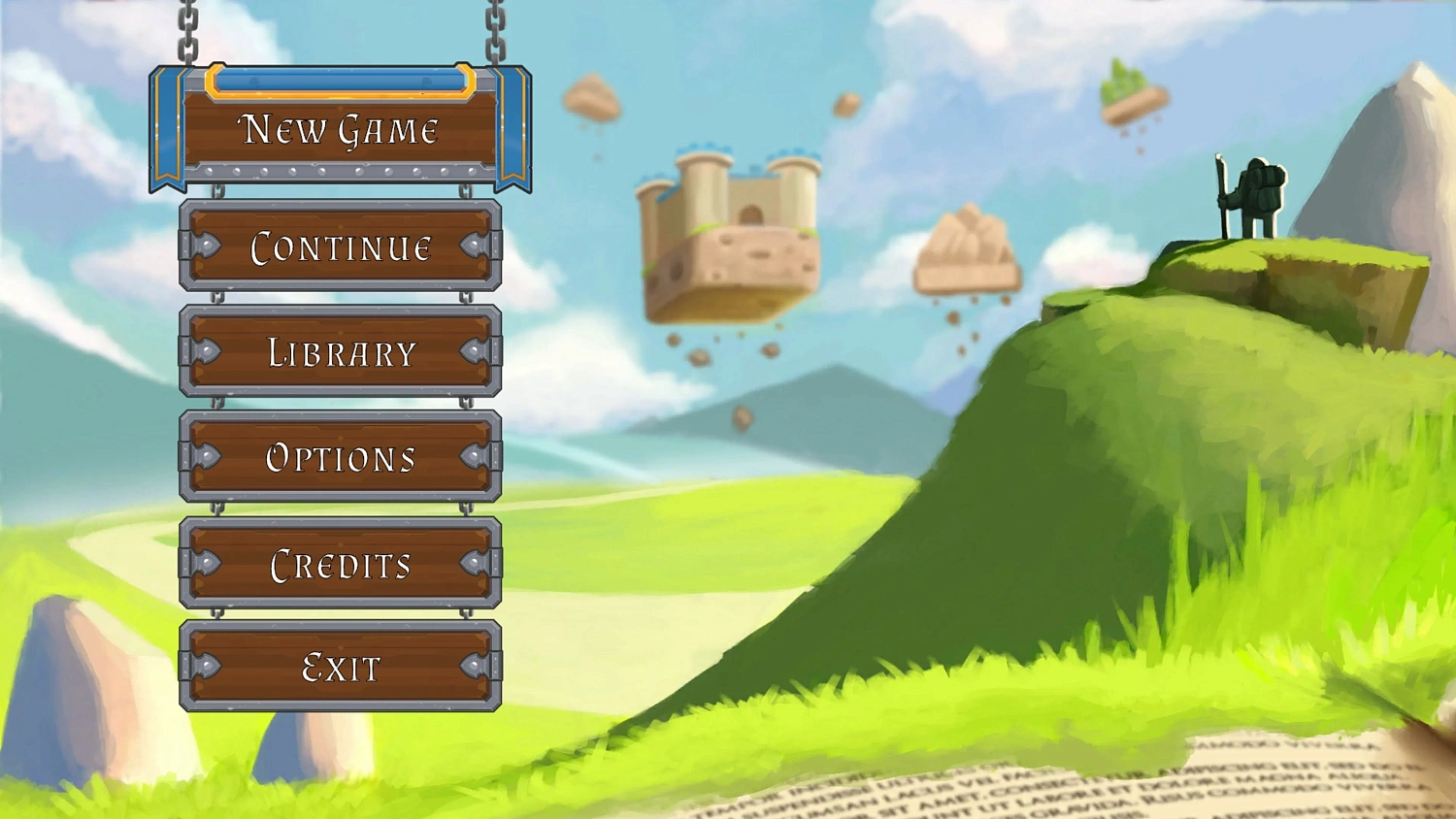
Task: Exit the game
Action: (x=340, y=669)
